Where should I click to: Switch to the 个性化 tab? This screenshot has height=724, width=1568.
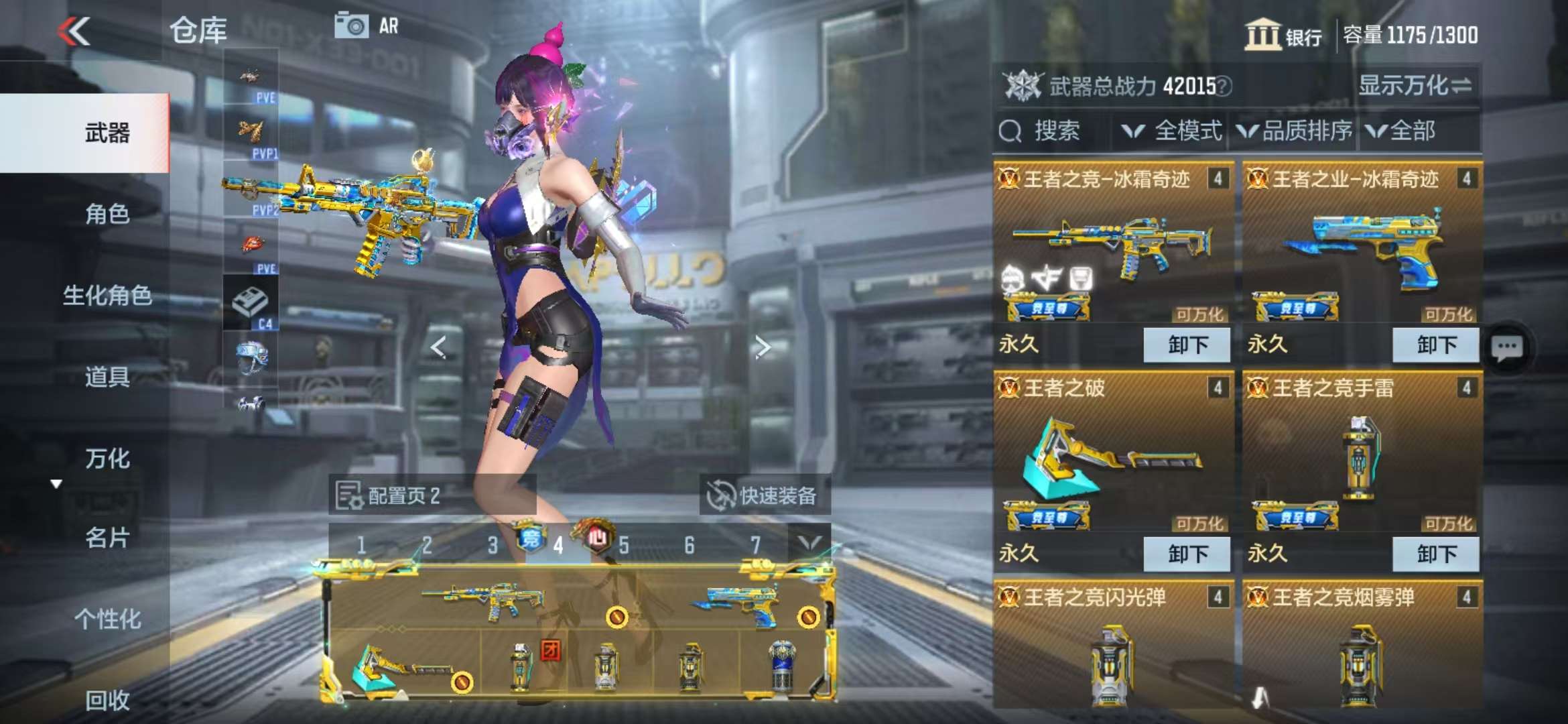point(107,619)
